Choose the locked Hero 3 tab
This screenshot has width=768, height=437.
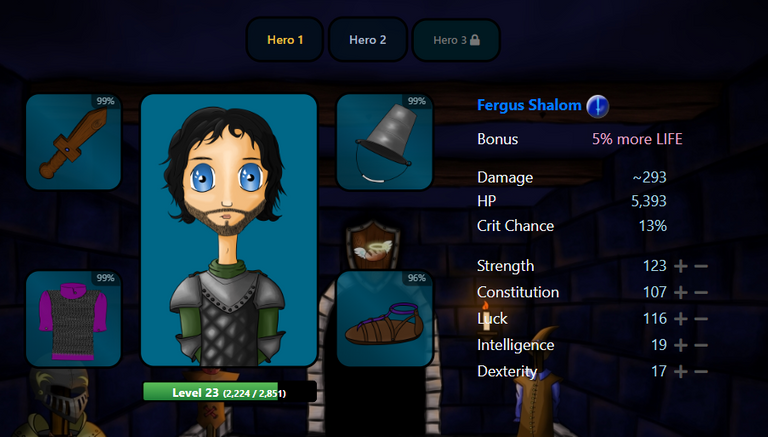pyautogui.click(x=455, y=40)
